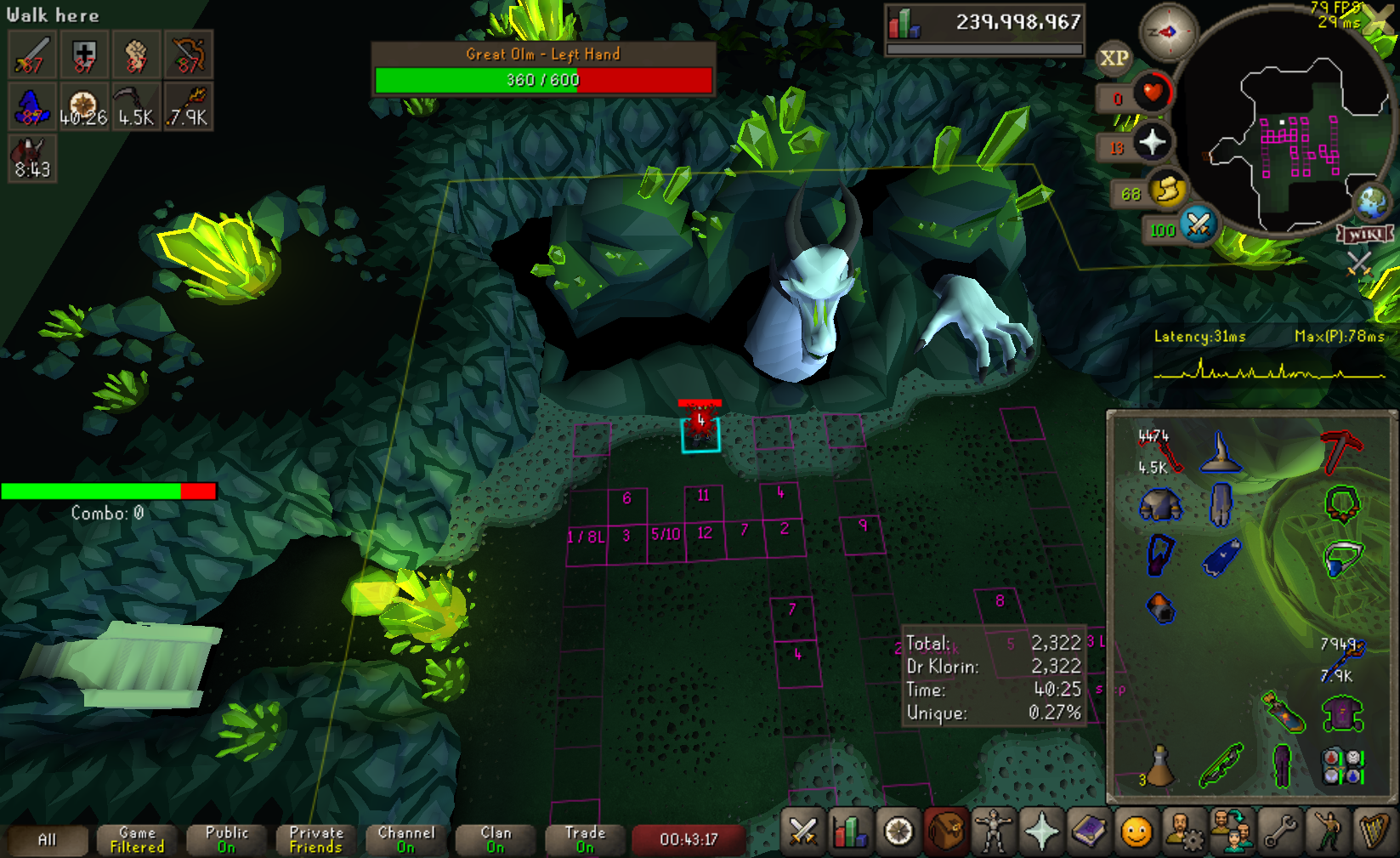Click the compass to face north

coord(1167,32)
